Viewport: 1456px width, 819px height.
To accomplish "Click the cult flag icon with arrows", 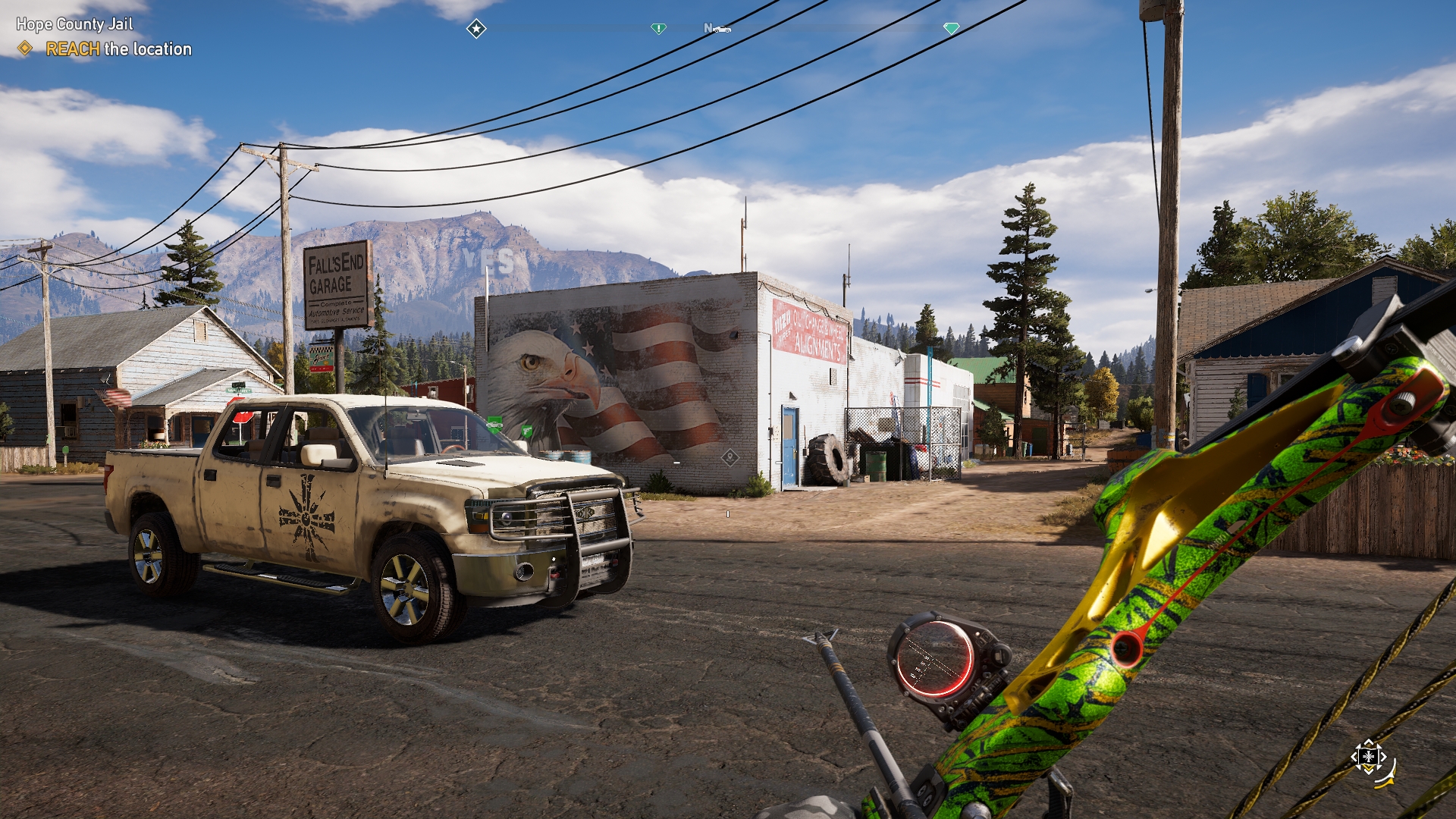I will click(1369, 757).
